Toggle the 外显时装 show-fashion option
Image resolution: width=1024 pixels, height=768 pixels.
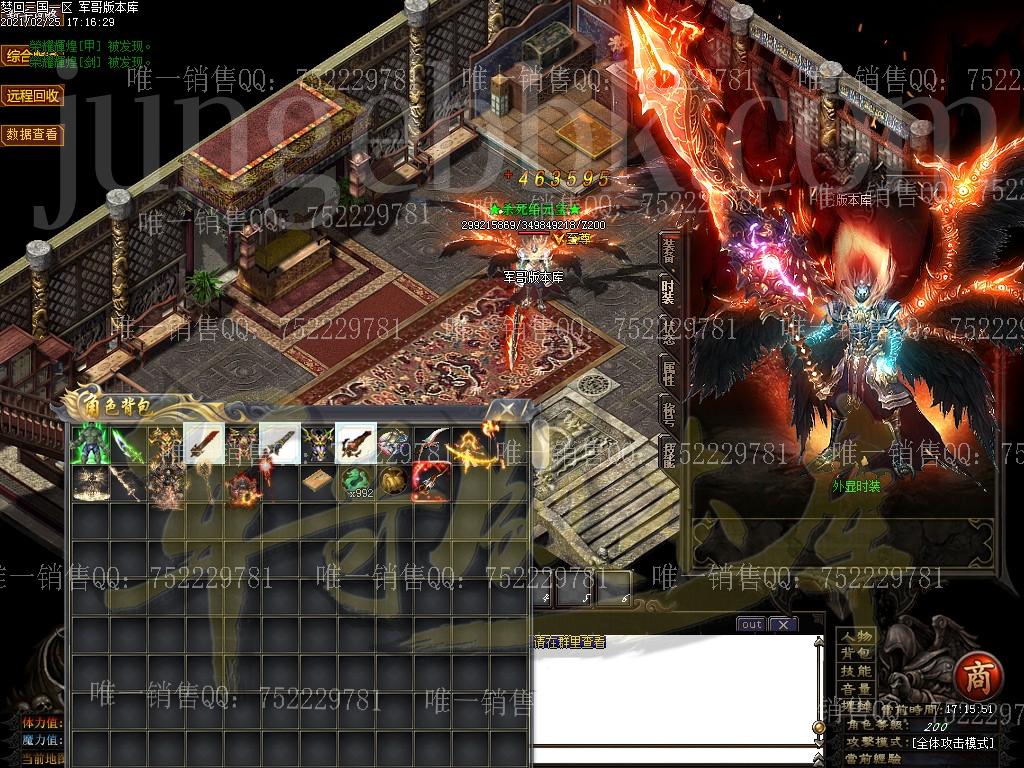click(856, 486)
